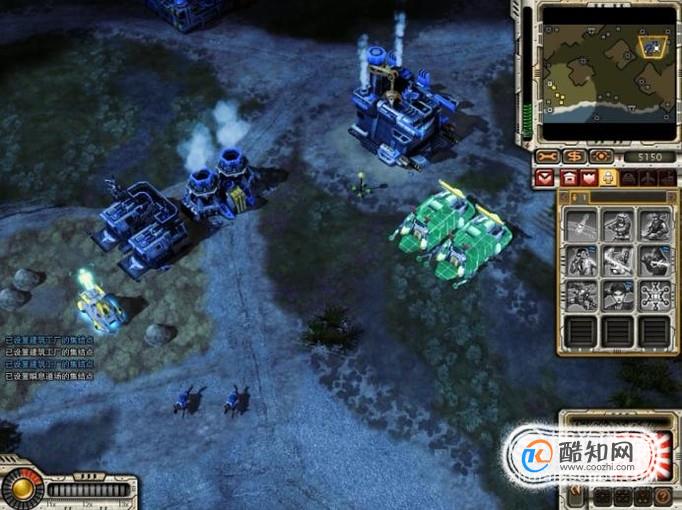Activate the target-crosshair mode button
Image resolution: width=682 pixels, height=510 pixels.
pos(600,157)
